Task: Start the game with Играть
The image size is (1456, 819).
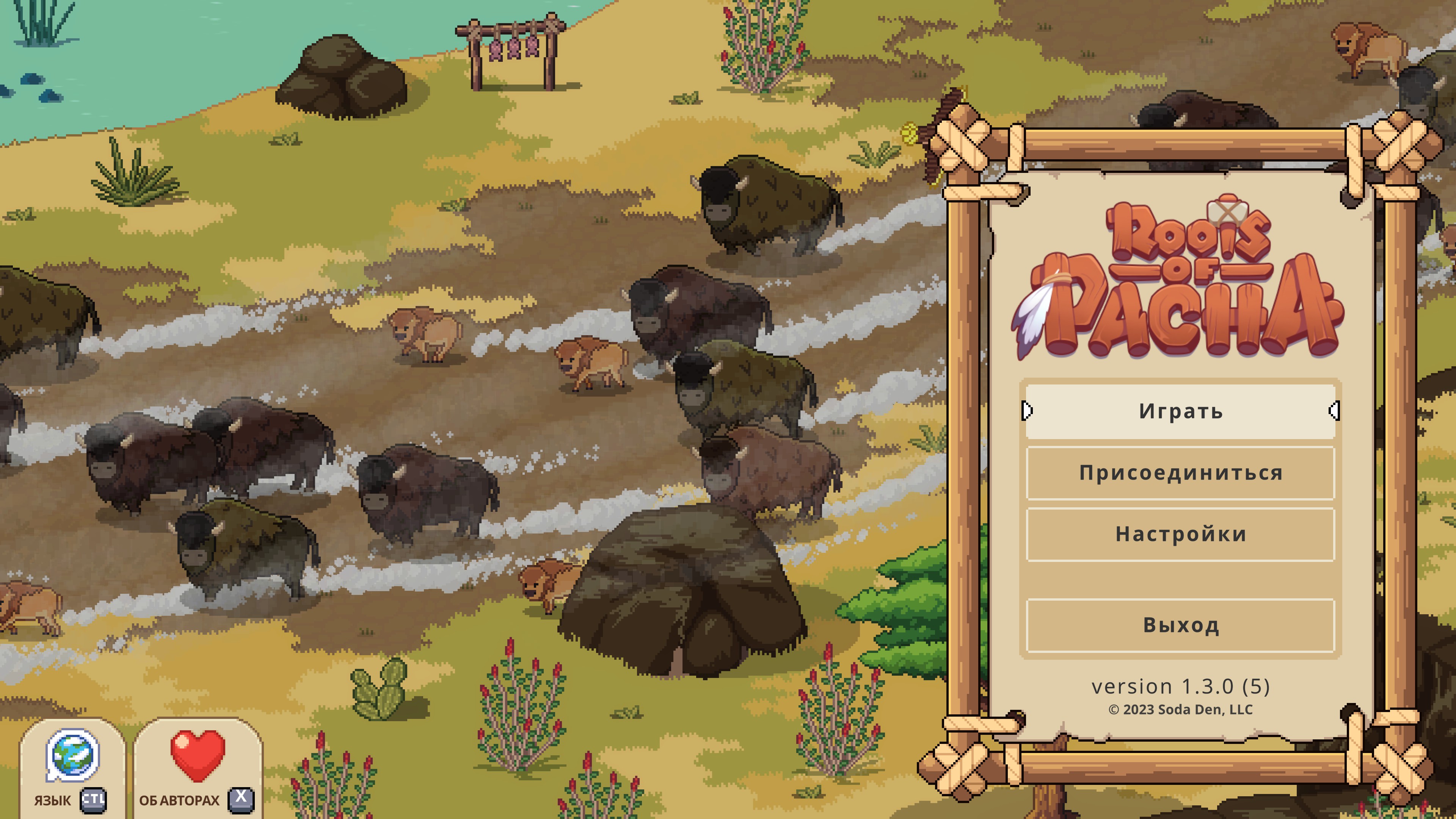Action: coord(1180,411)
